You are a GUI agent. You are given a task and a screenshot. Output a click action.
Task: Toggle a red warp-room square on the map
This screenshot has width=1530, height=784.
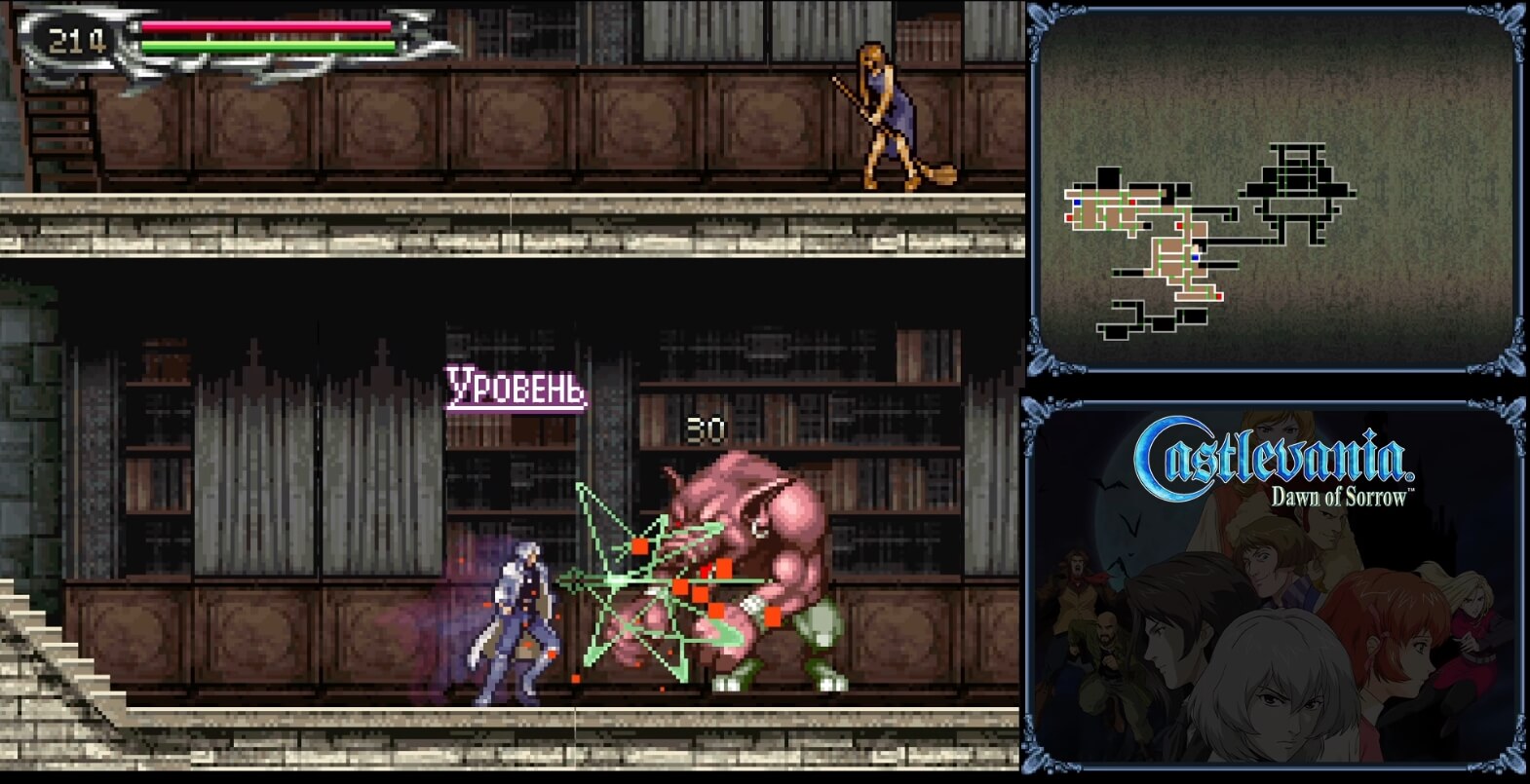pyautogui.click(x=1131, y=202)
